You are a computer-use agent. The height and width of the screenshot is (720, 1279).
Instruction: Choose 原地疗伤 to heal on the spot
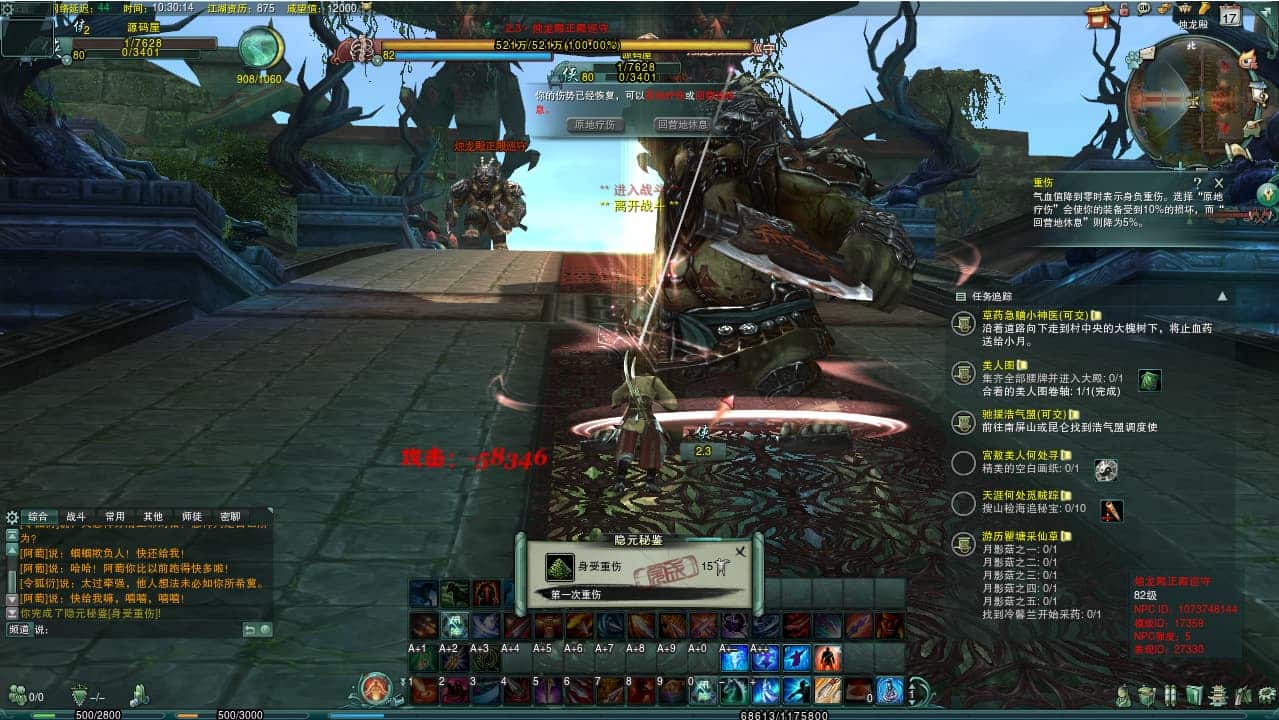(596, 125)
